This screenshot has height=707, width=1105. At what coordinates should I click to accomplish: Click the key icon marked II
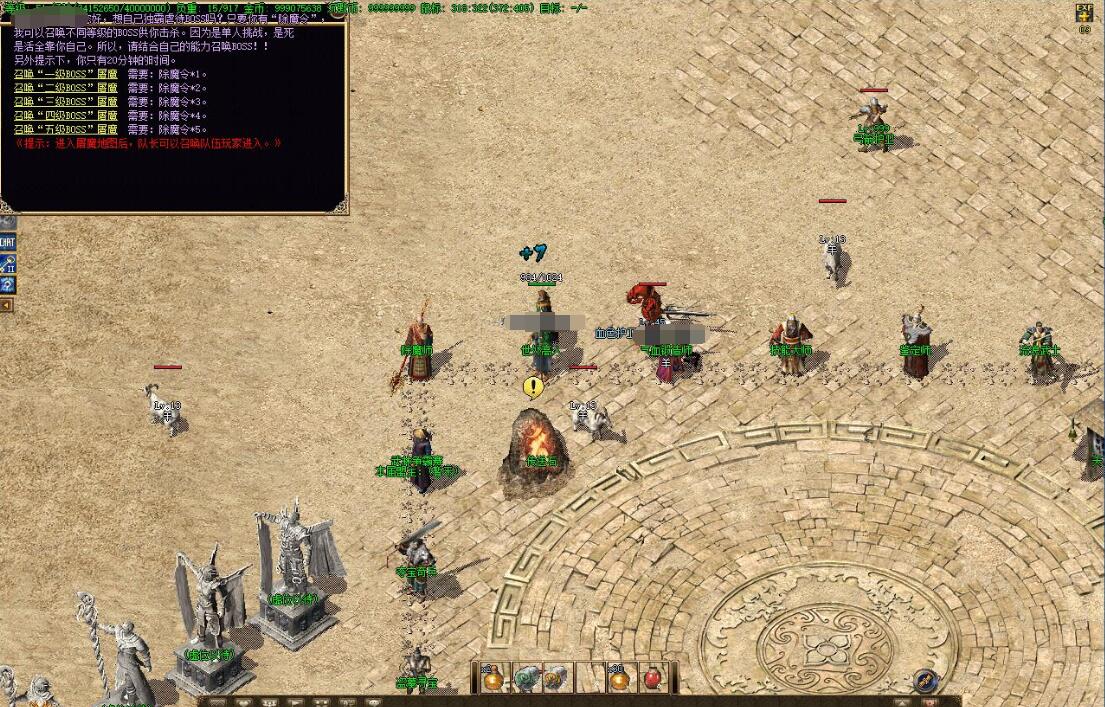pyautogui.click(x=7, y=264)
